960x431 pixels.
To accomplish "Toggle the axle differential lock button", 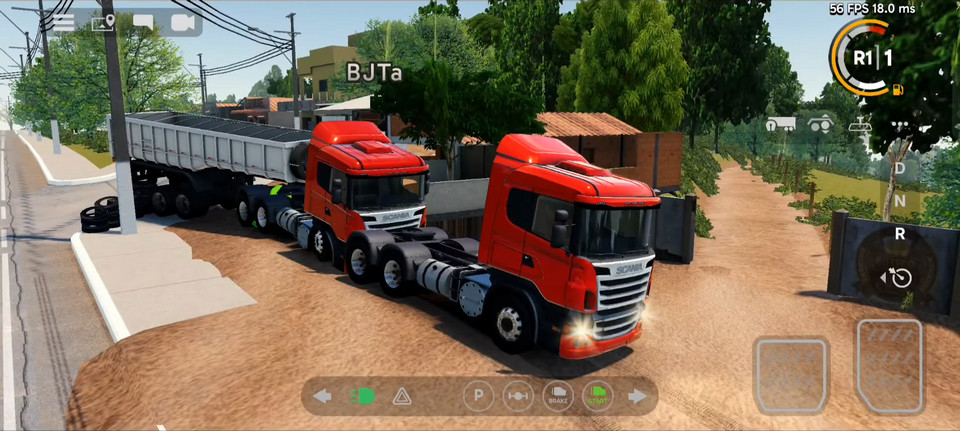I will point(518,396).
